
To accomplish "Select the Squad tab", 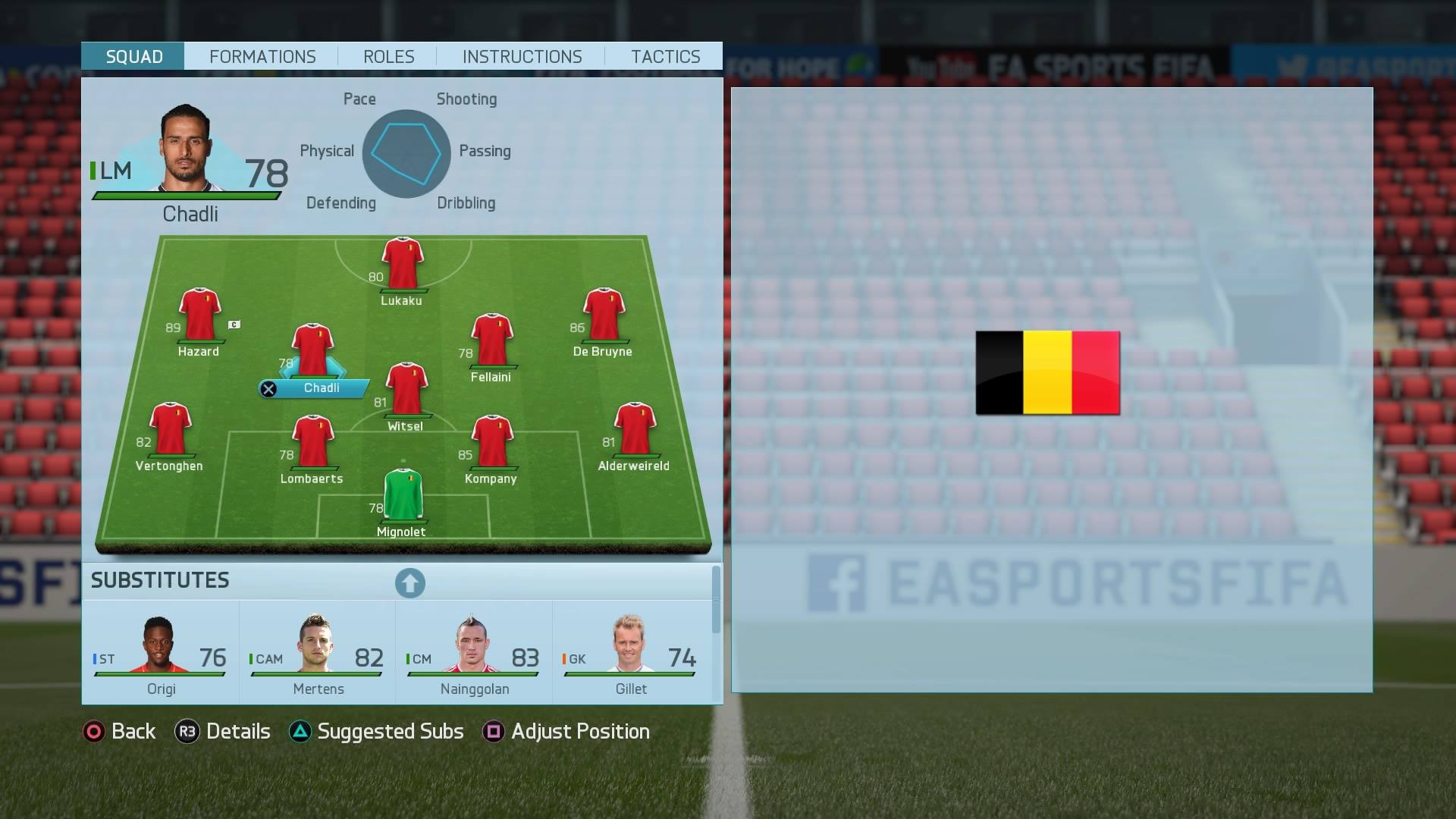I will 134,57.
